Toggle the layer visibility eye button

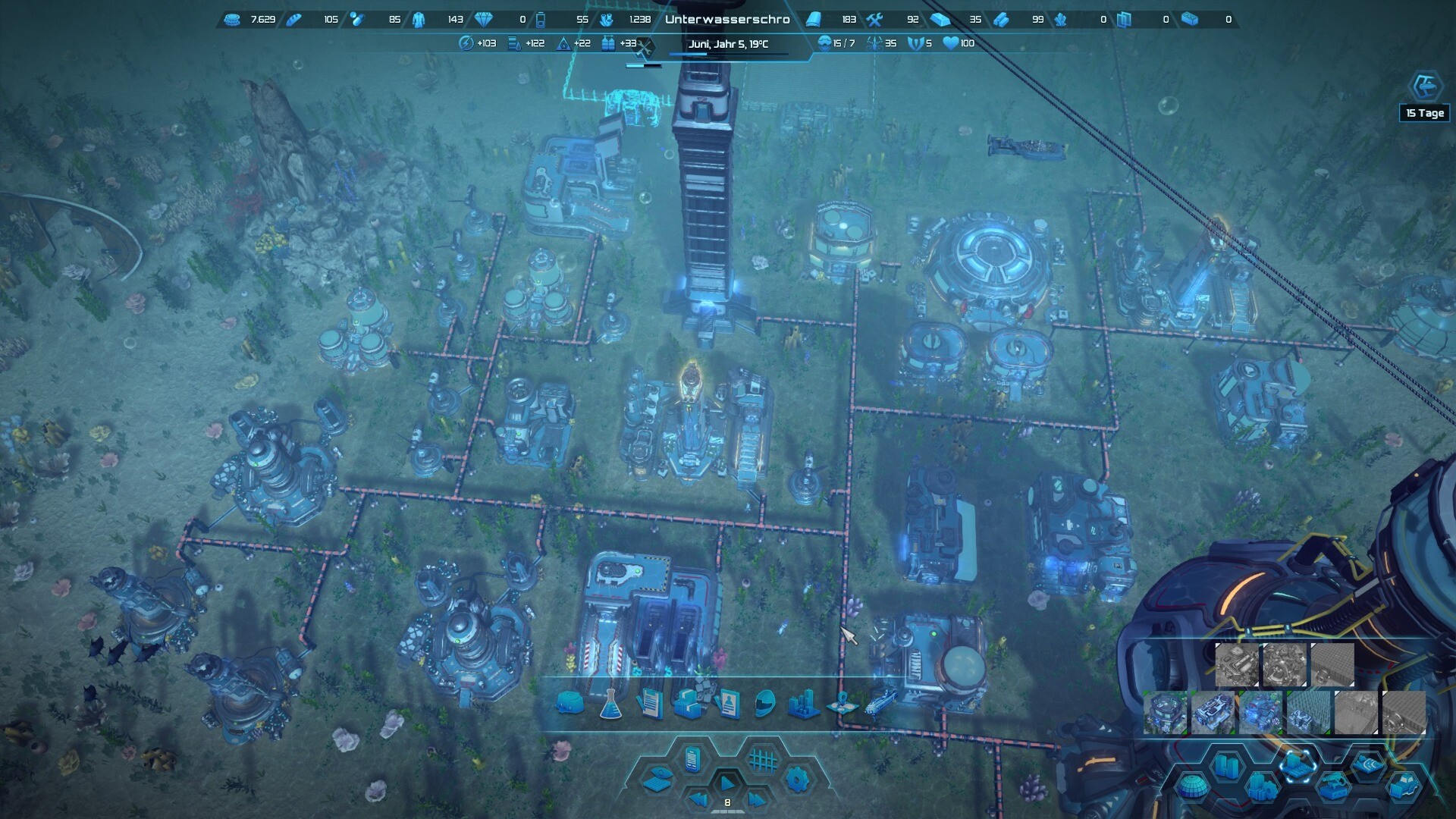tap(657, 780)
